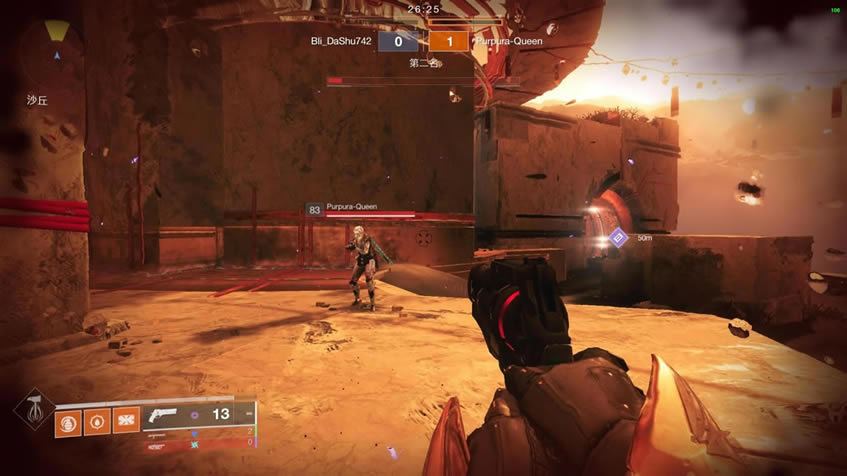Click the radar in the corner
Screen dimensions: 847x476
click(x=57, y=44)
